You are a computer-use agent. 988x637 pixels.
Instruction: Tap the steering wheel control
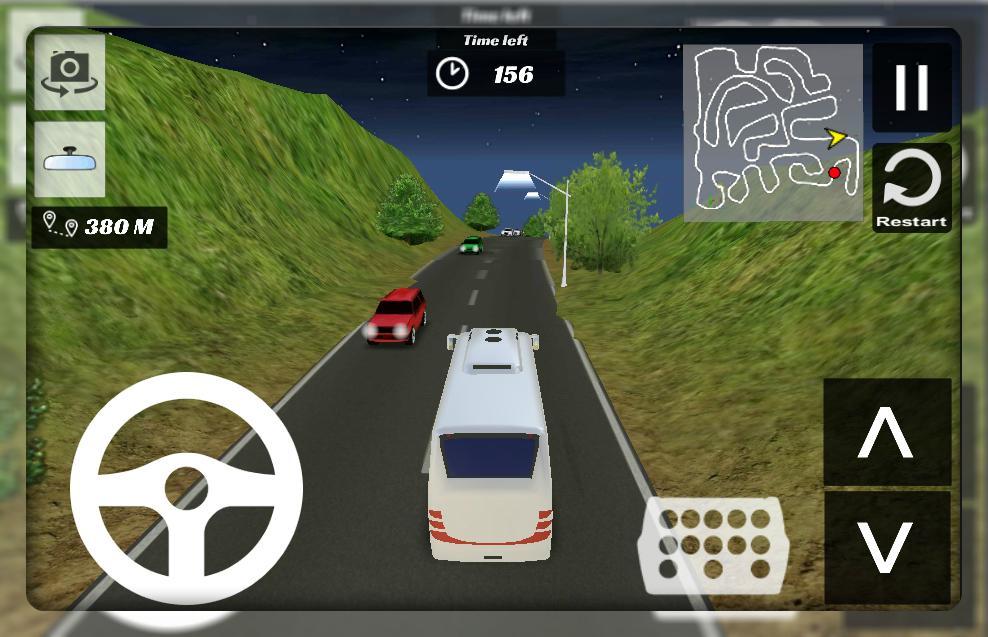point(186,488)
